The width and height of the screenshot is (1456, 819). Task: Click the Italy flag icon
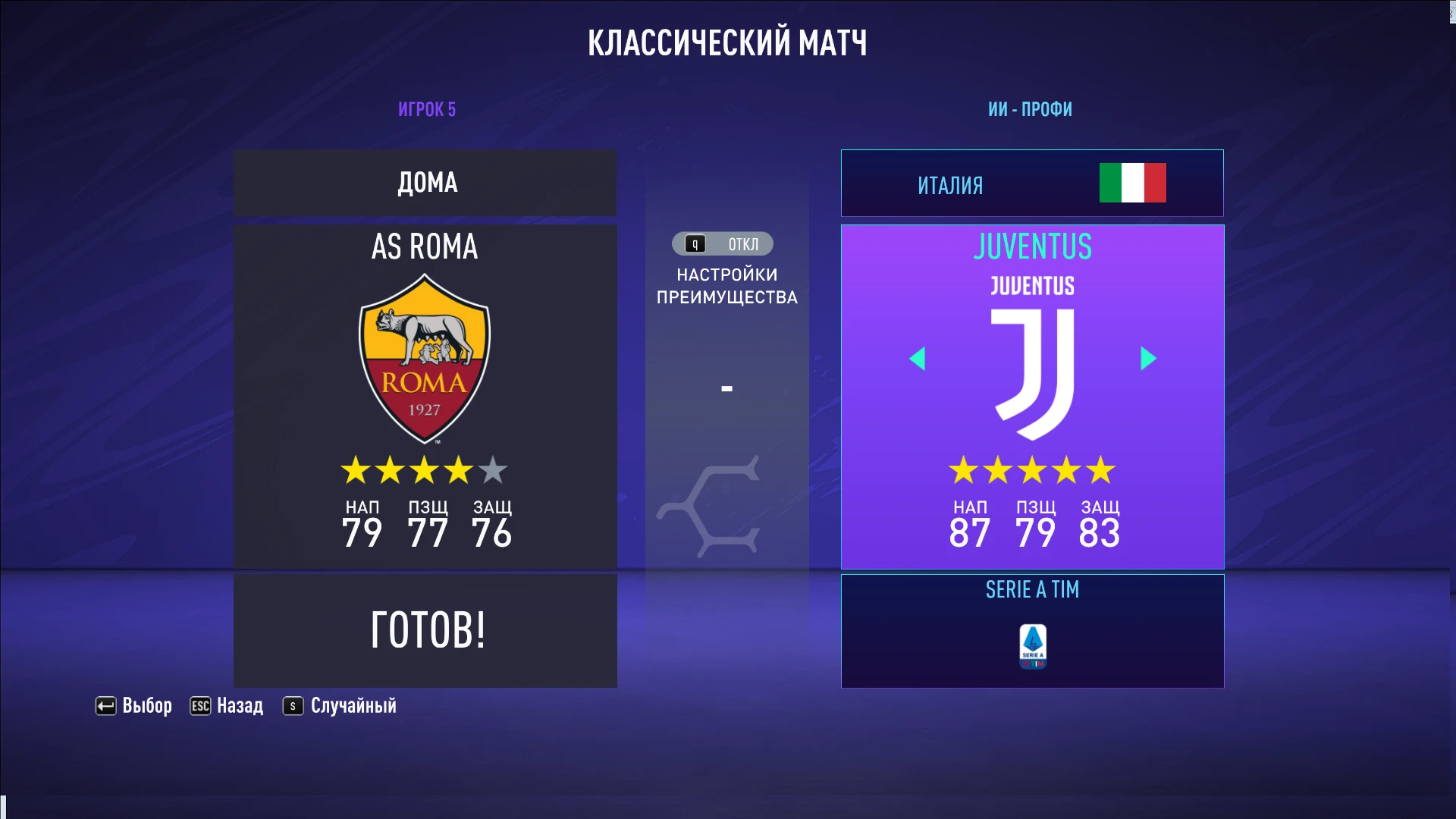click(1132, 183)
